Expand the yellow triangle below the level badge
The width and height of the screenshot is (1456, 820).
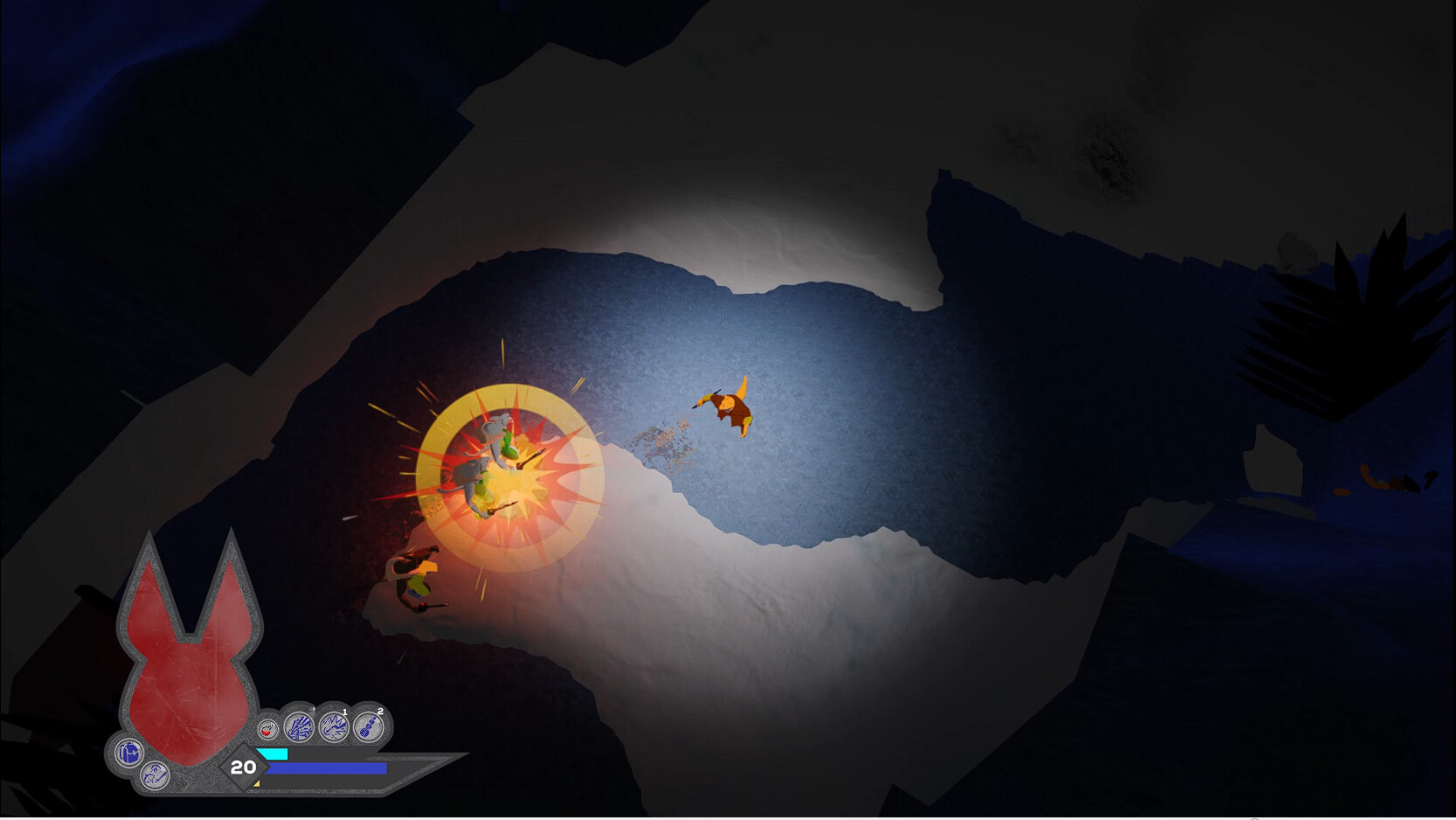click(x=257, y=783)
